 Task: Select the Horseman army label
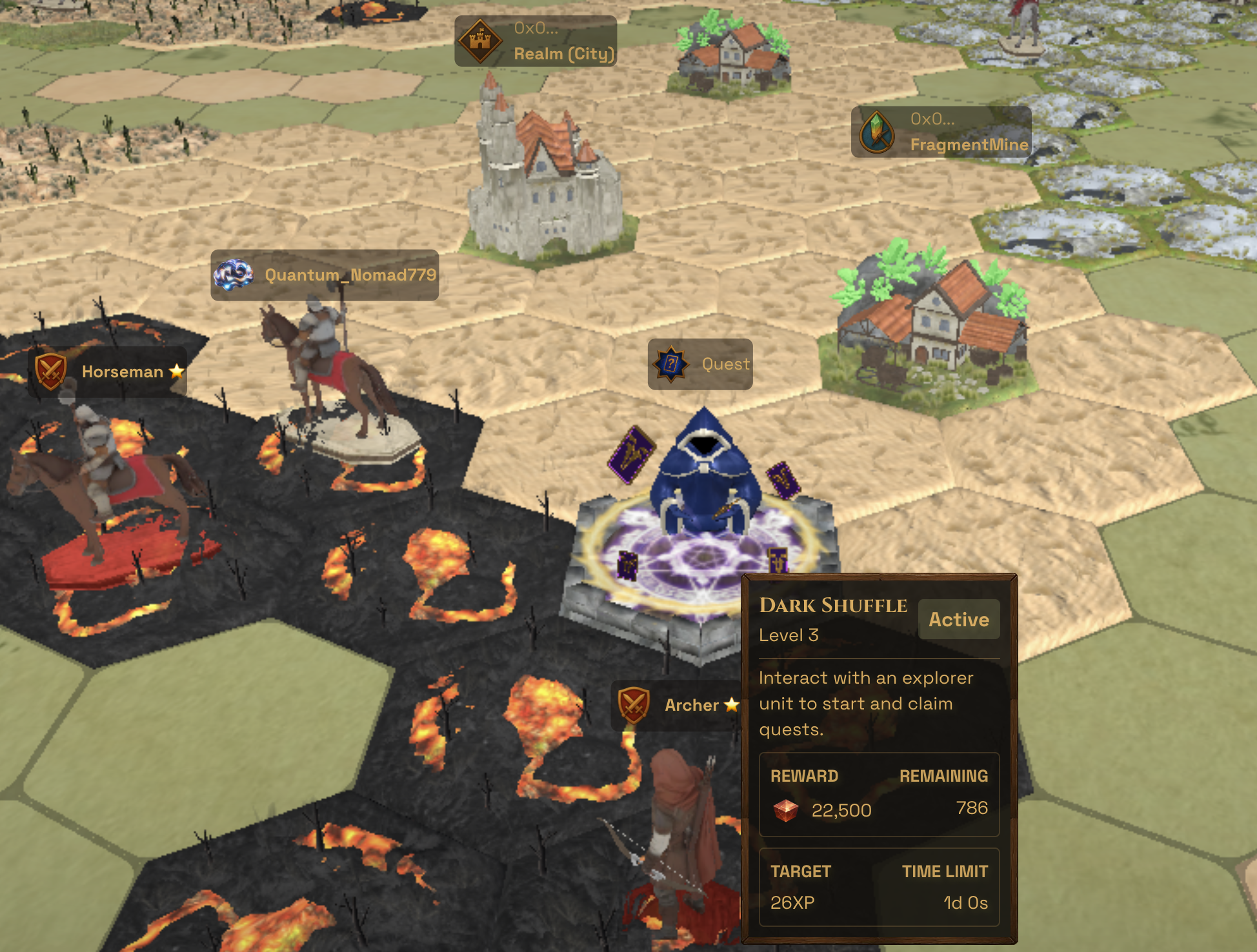[x=108, y=372]
